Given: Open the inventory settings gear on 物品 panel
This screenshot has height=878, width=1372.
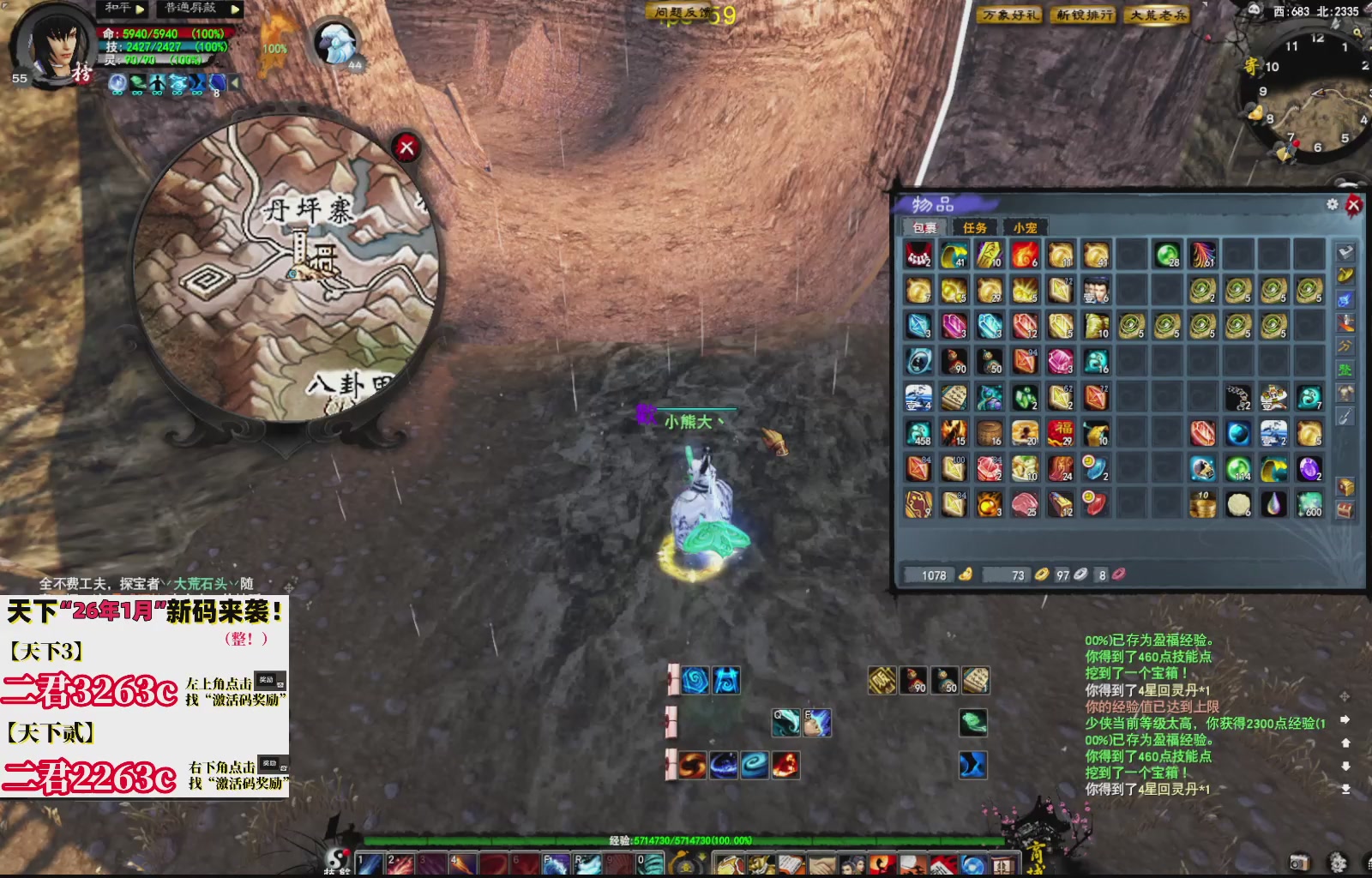Looking at the screenshot, I should click(1332, 204).
